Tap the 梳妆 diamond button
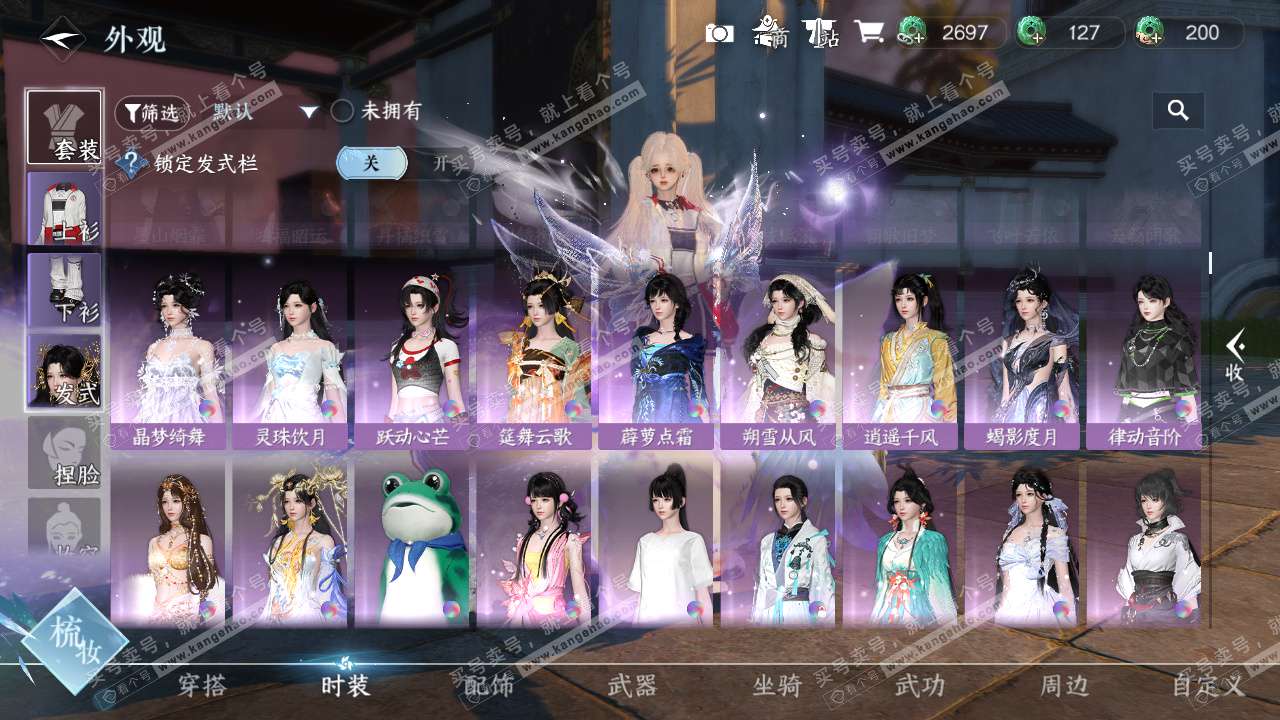The width and height of the screenshot is (1280, 720). 73,640
